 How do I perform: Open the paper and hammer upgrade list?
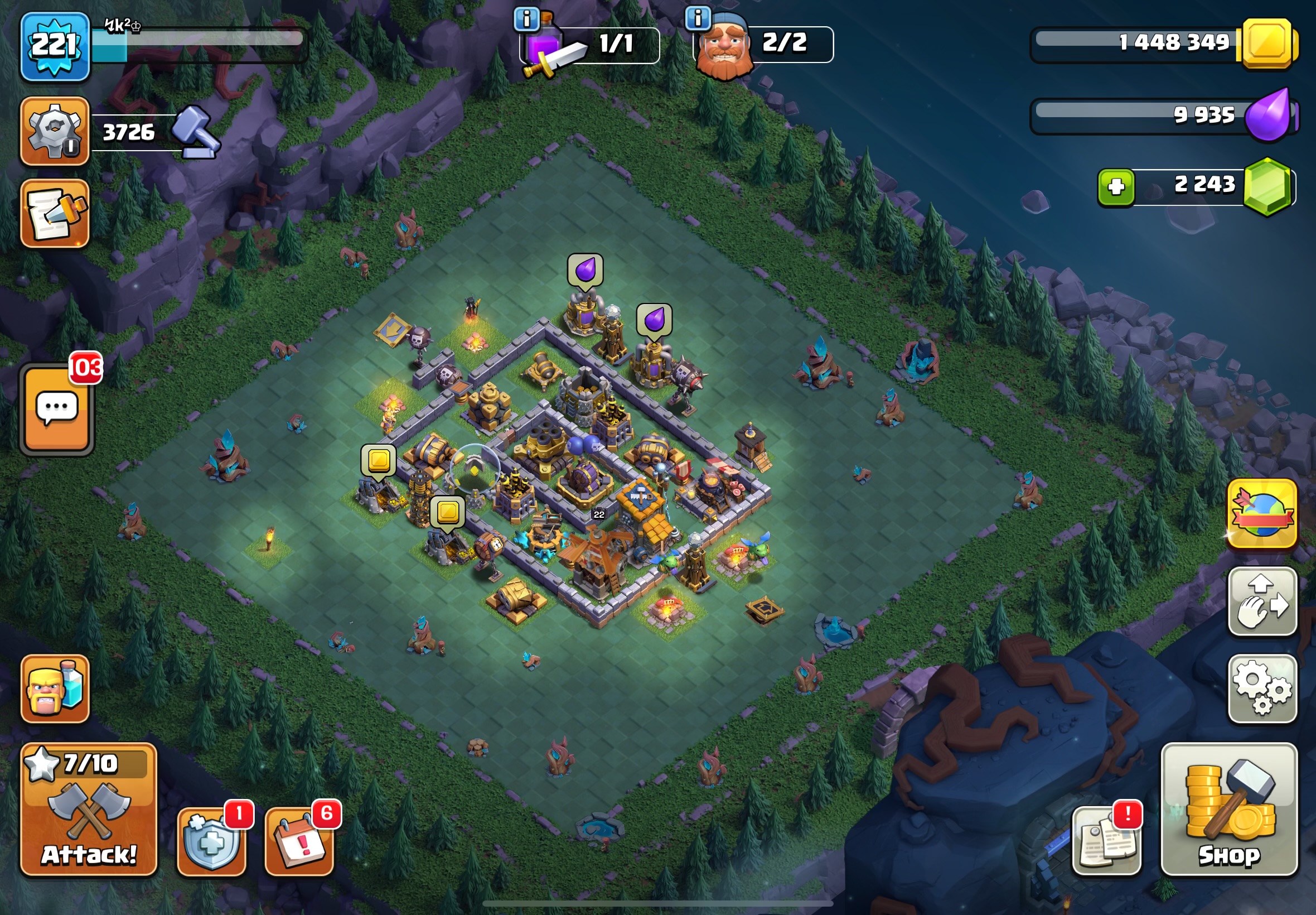point(55,213)
